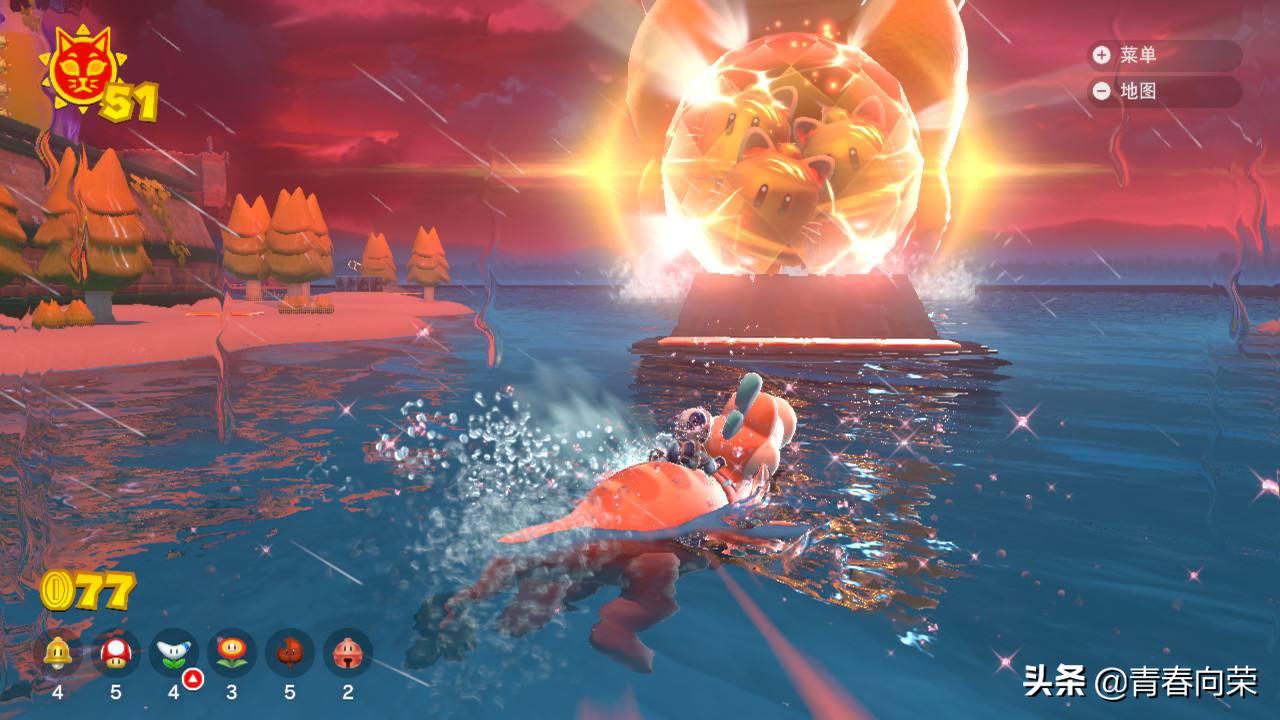The image size is (1280, 720).
Task: Choose the Lucky Bell item slot
Action: (348, 653)
